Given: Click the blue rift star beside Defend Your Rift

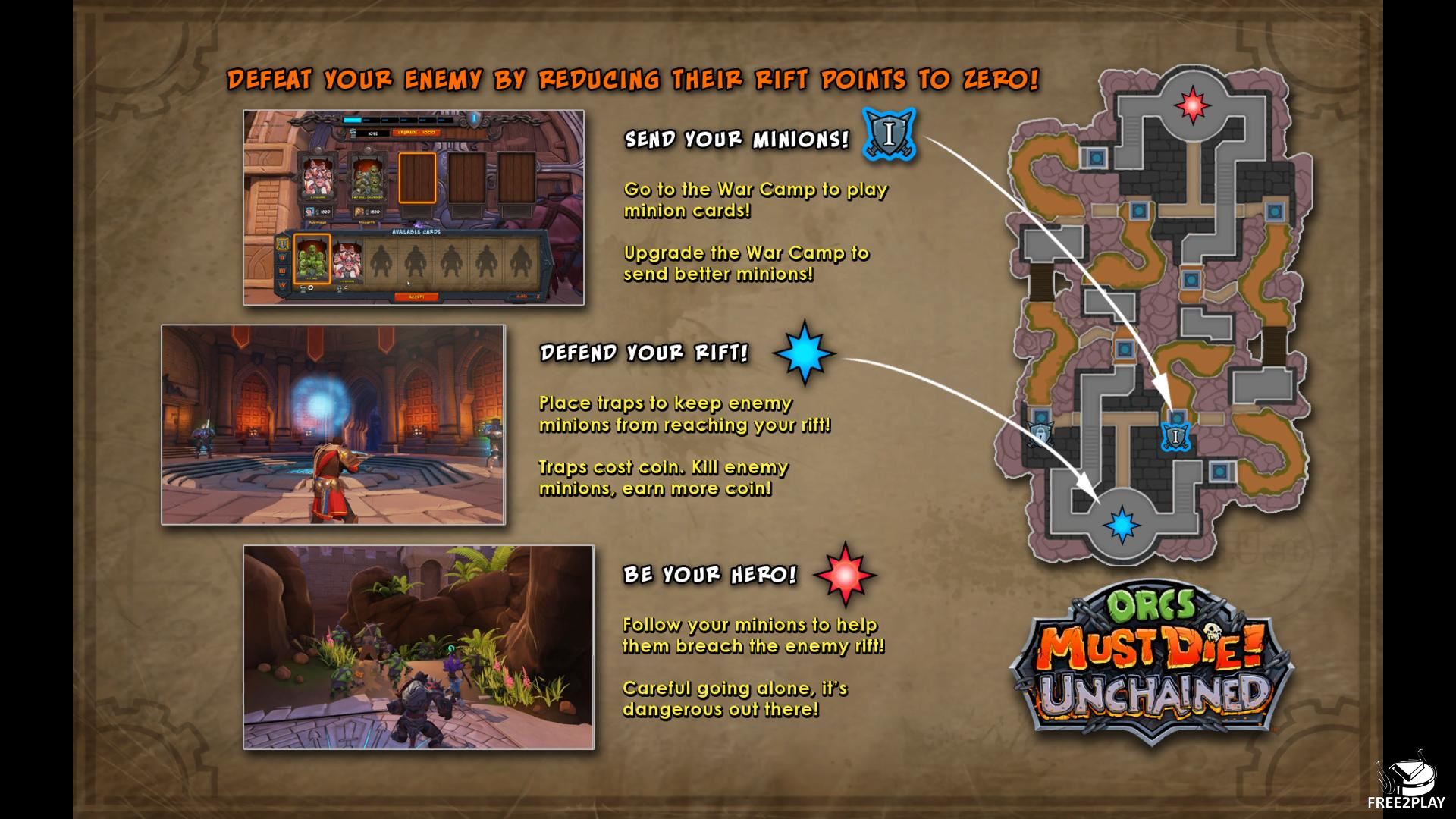Looking at the screenshot, I should pos(804,353).
